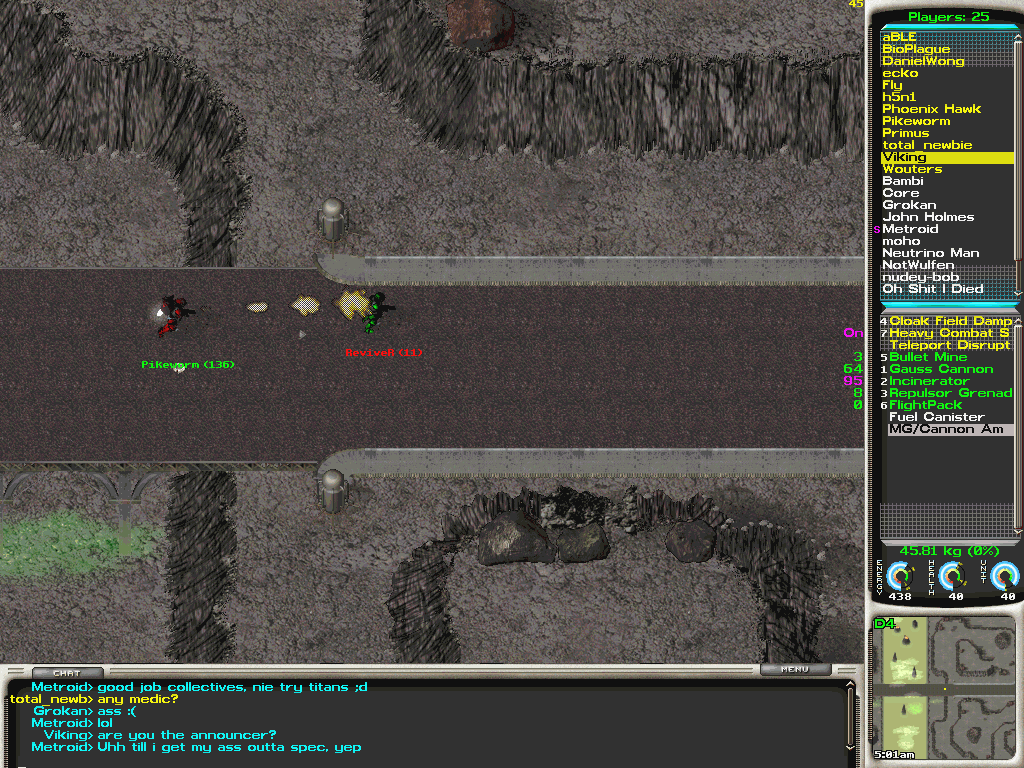Open the MENU button above chat
The image size is (1024, 768).
[x=795, y=670]
